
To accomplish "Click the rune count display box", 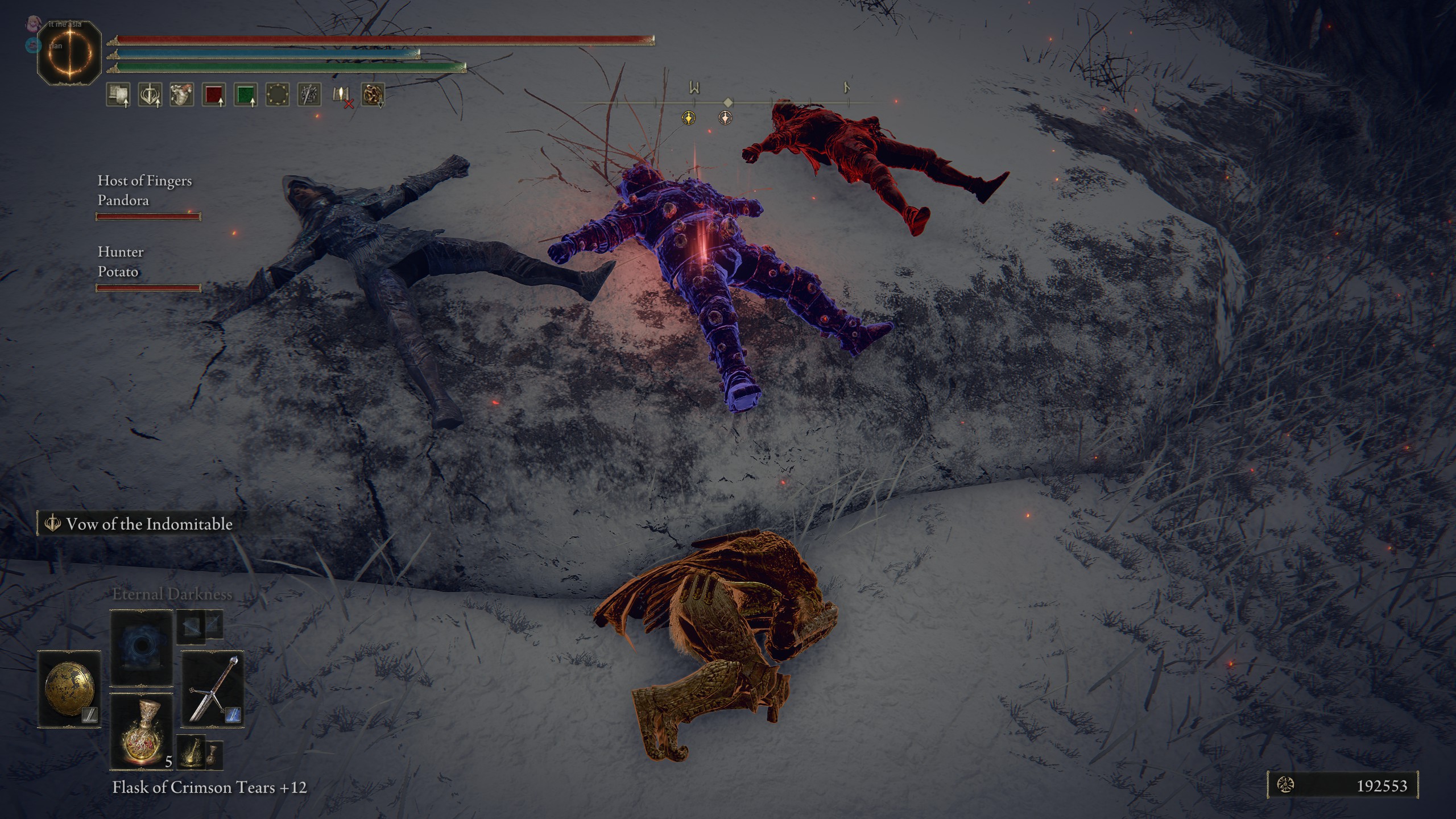I will click(x=1342, y=785).
